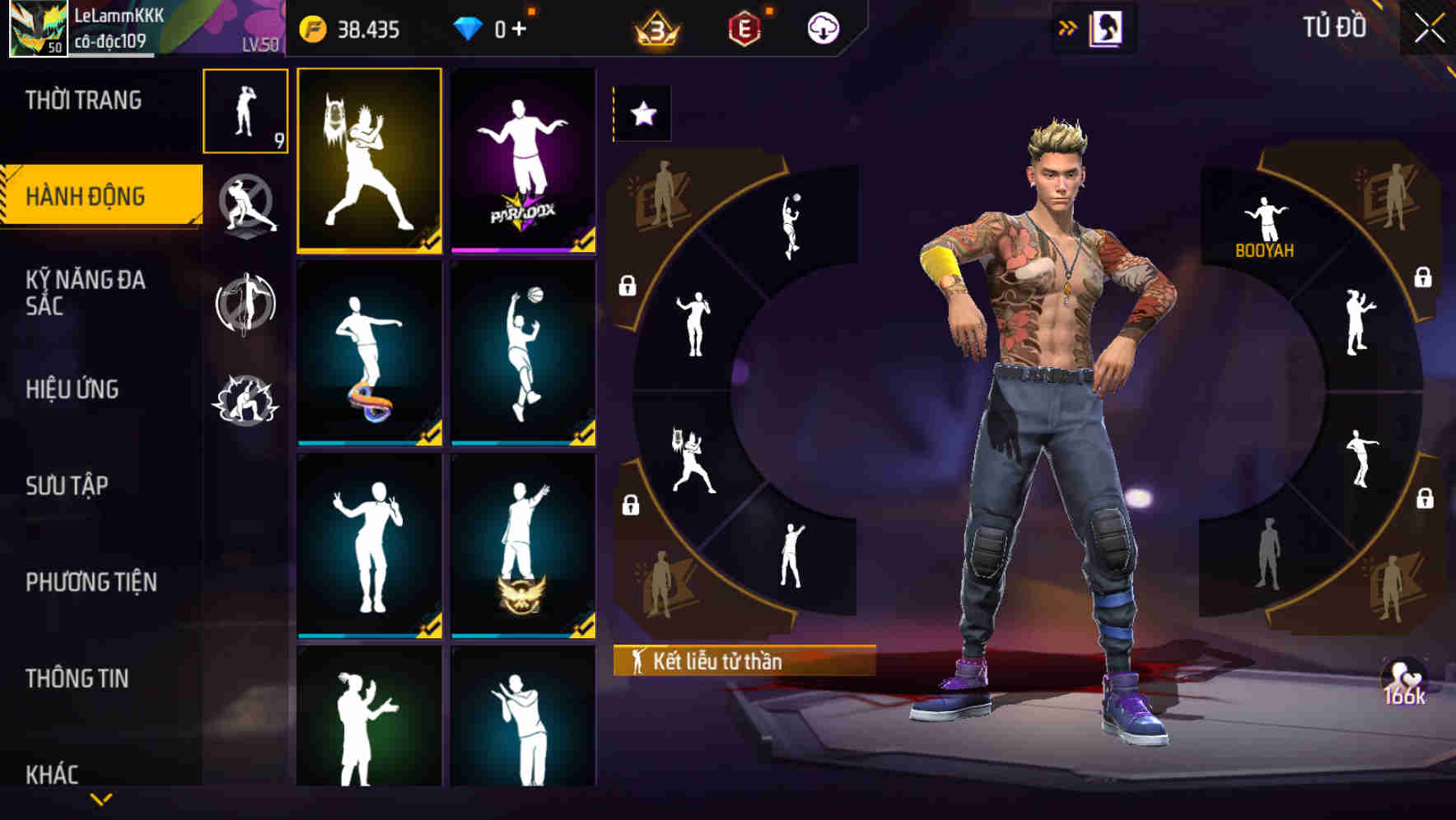Expand more categories with the down chevron under KHÁC
Viewport: 1456px width, 820px height.
pyautogui.click(x=99, y=800)
